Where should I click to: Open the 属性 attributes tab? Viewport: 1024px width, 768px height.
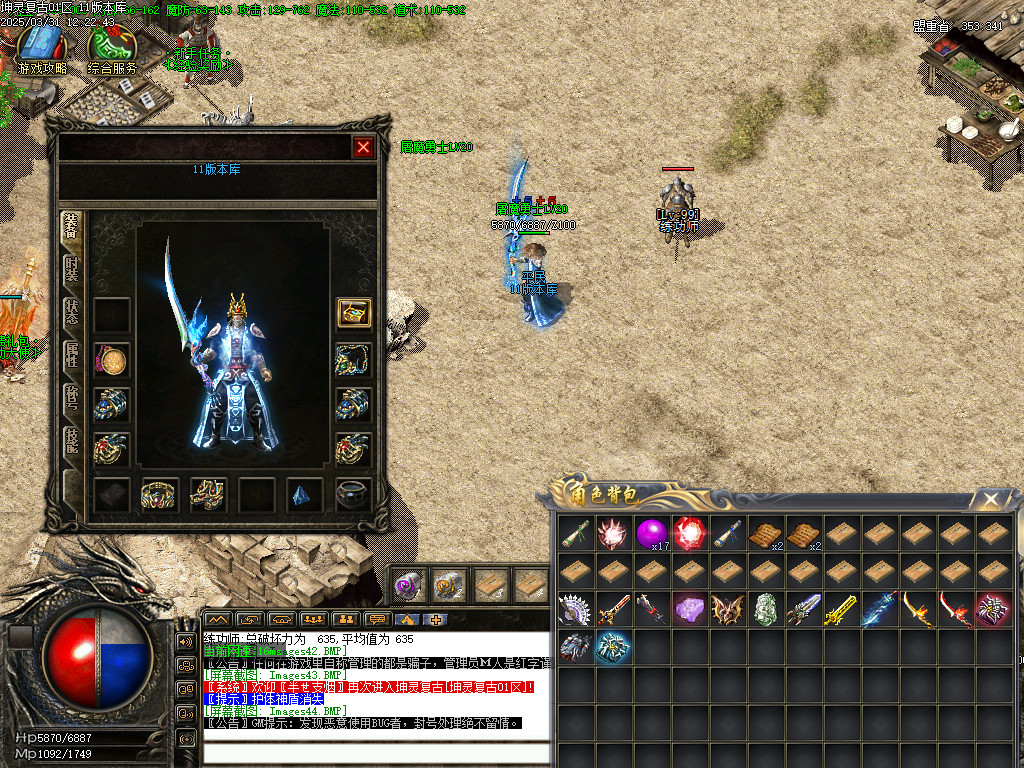pos(72,354)
